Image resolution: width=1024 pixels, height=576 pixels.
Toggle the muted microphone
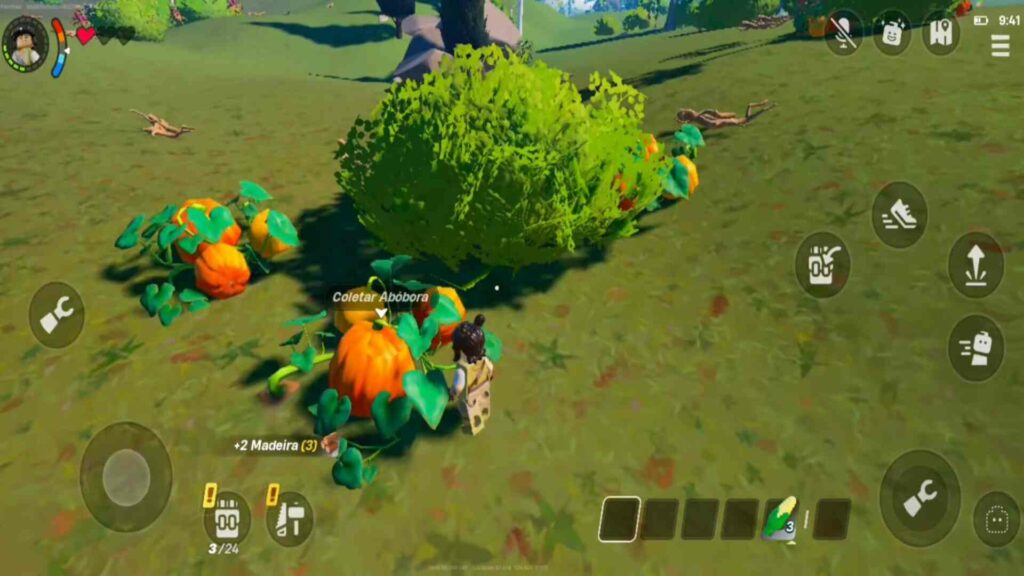coord(843,33)
